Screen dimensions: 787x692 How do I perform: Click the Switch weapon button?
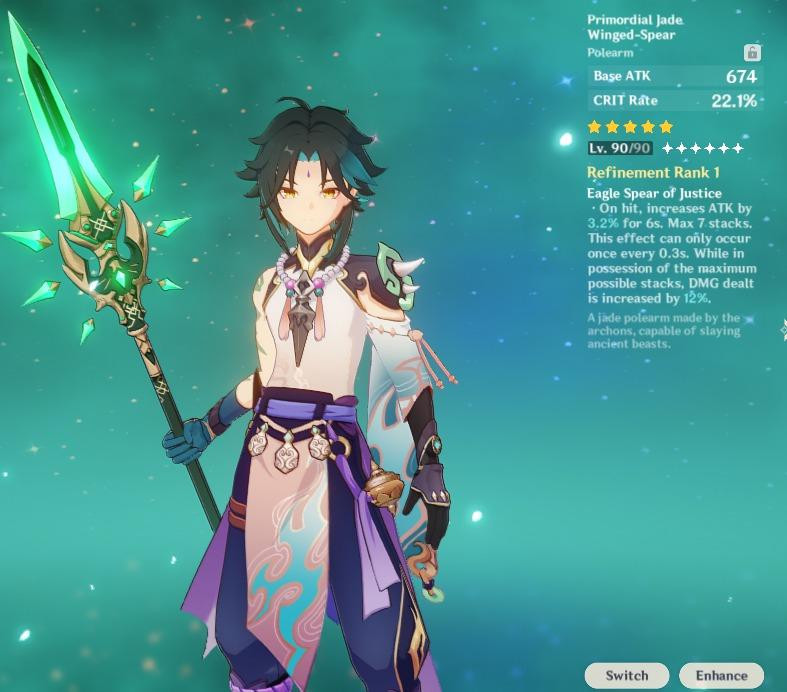627,675
